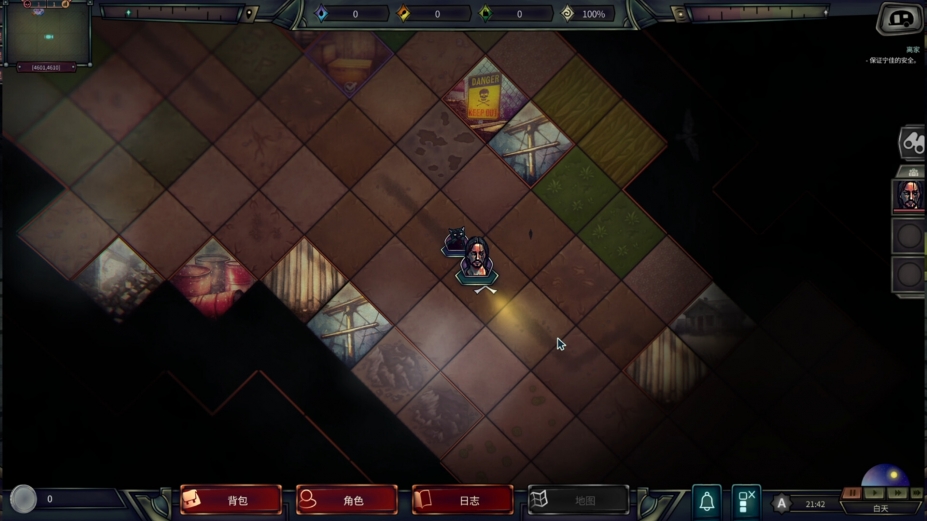927x521 pixels.
Task: Pause the game time
Action: [852, 493]
